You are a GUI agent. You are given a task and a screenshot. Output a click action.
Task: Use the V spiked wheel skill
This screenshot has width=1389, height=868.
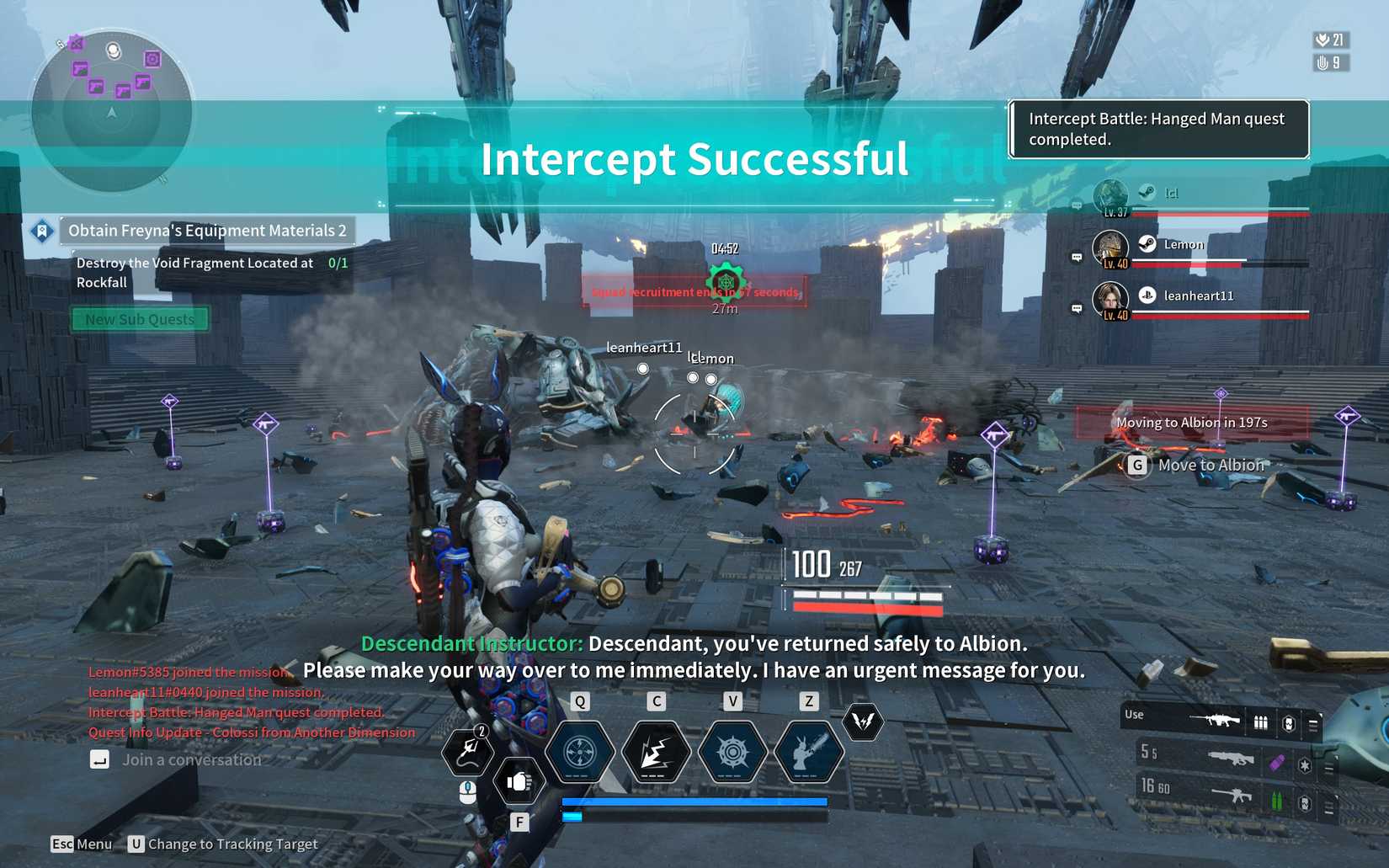(x=732, y=753)
